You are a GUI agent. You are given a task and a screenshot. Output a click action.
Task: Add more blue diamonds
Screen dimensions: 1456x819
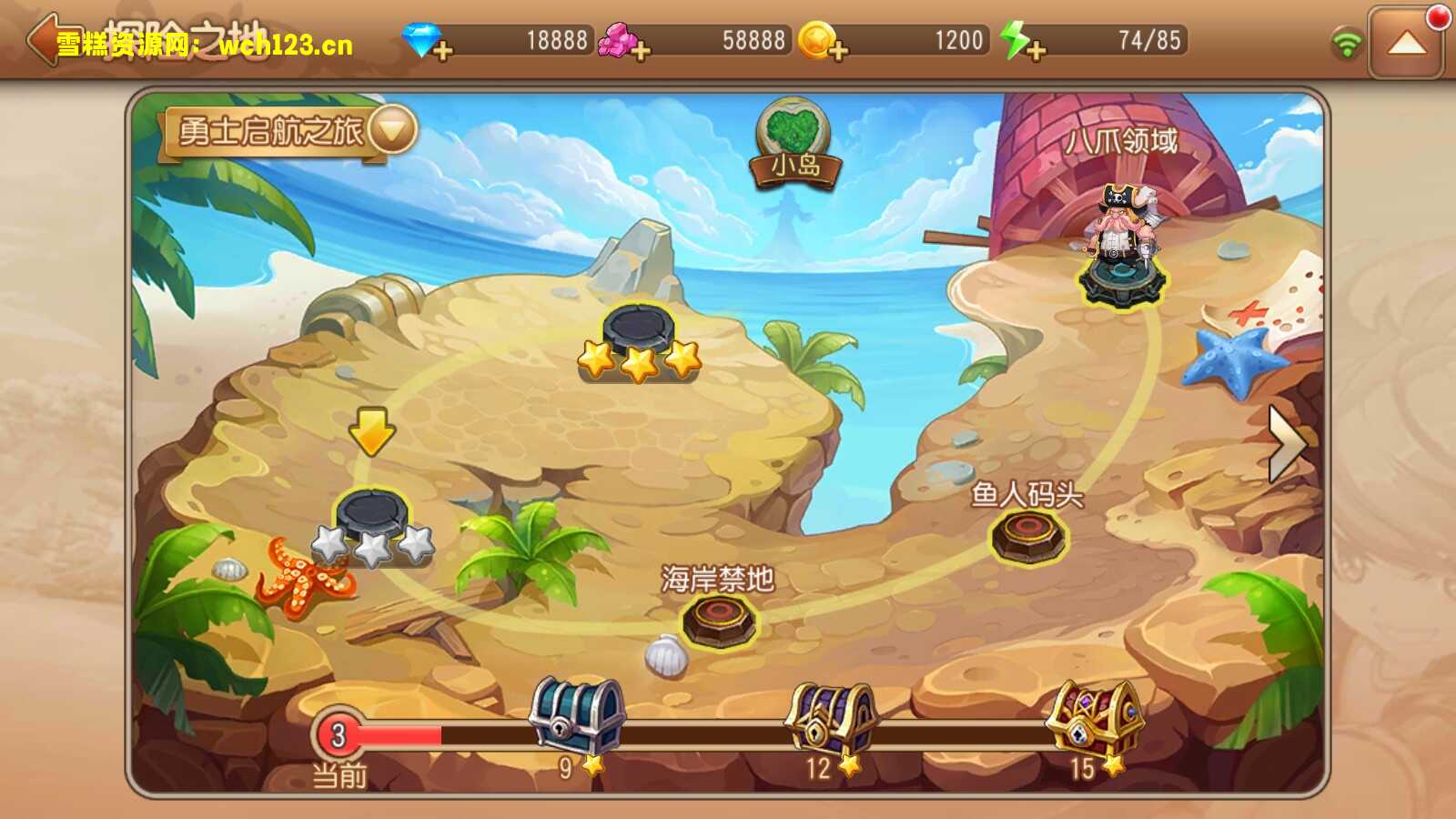click(x=442, y=50)
